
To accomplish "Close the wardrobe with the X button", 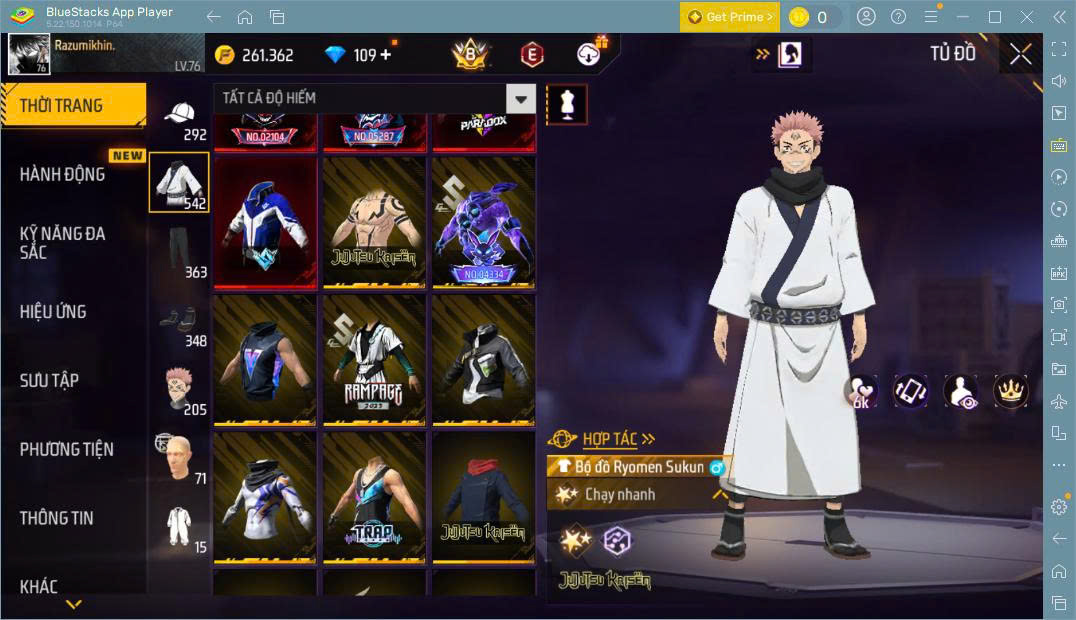I will [x=1020, y=54].
